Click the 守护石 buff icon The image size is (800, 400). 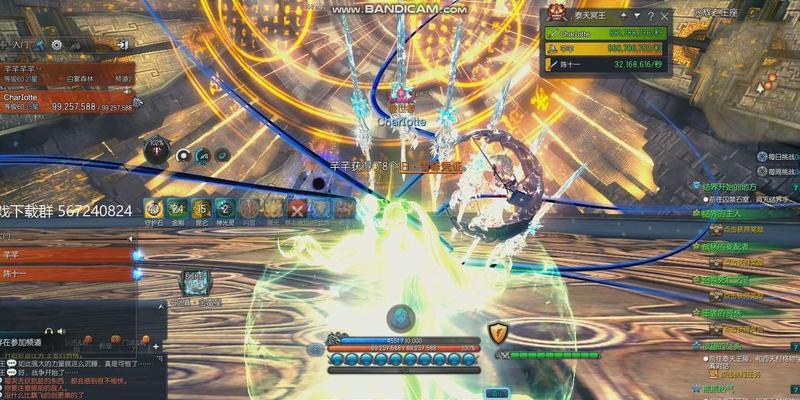click(x=154, y=209)
